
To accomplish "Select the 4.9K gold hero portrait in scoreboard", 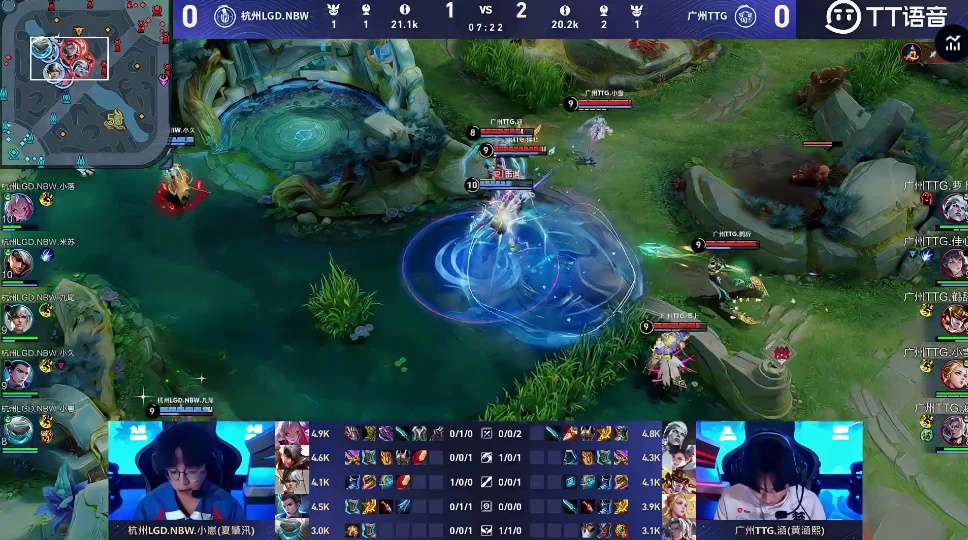I will 292,433.
